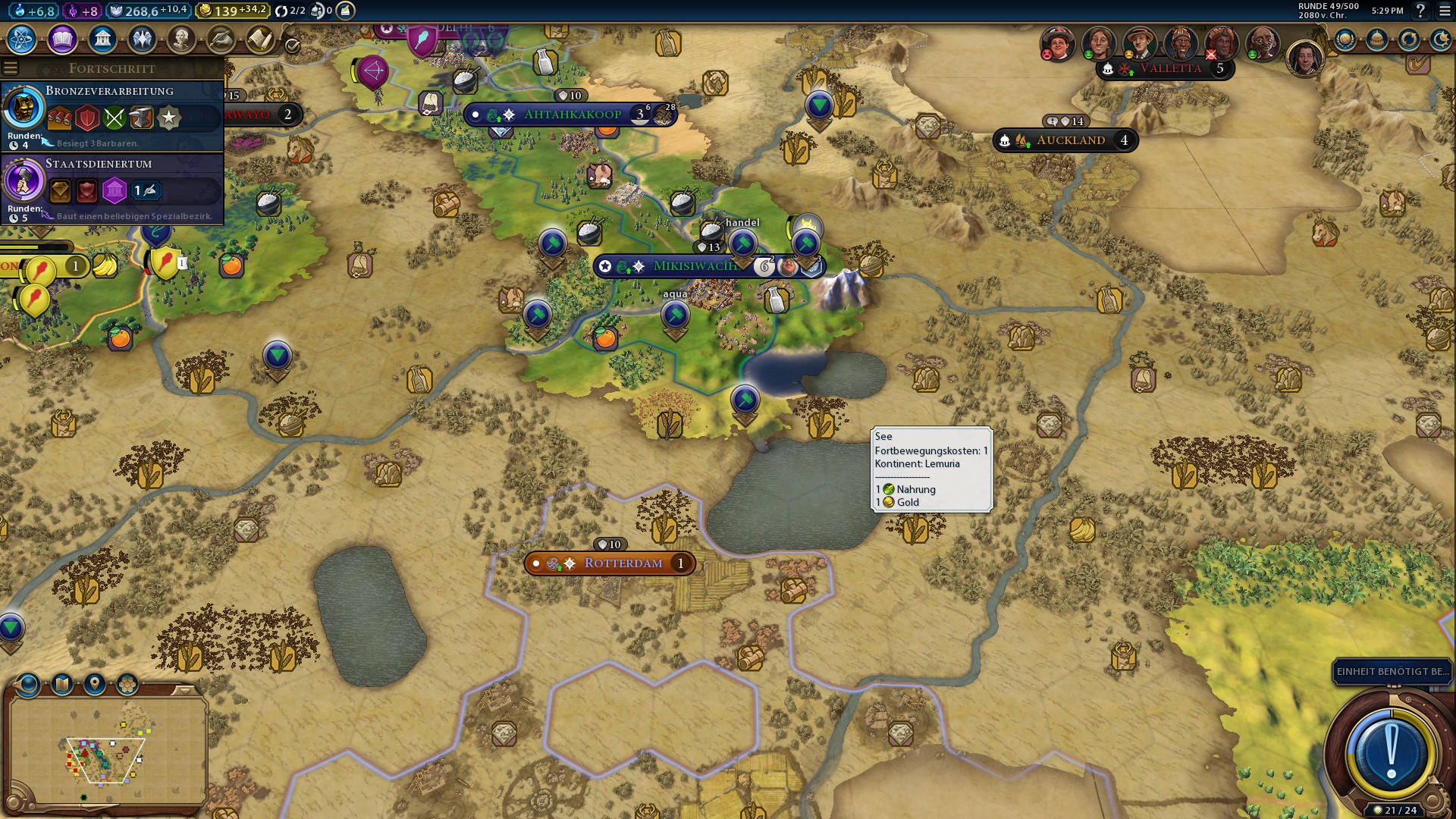The width and height of the screenshot is (1456, 819).
Task: Open the trade routes overview button
Action: coord(1409,39)
